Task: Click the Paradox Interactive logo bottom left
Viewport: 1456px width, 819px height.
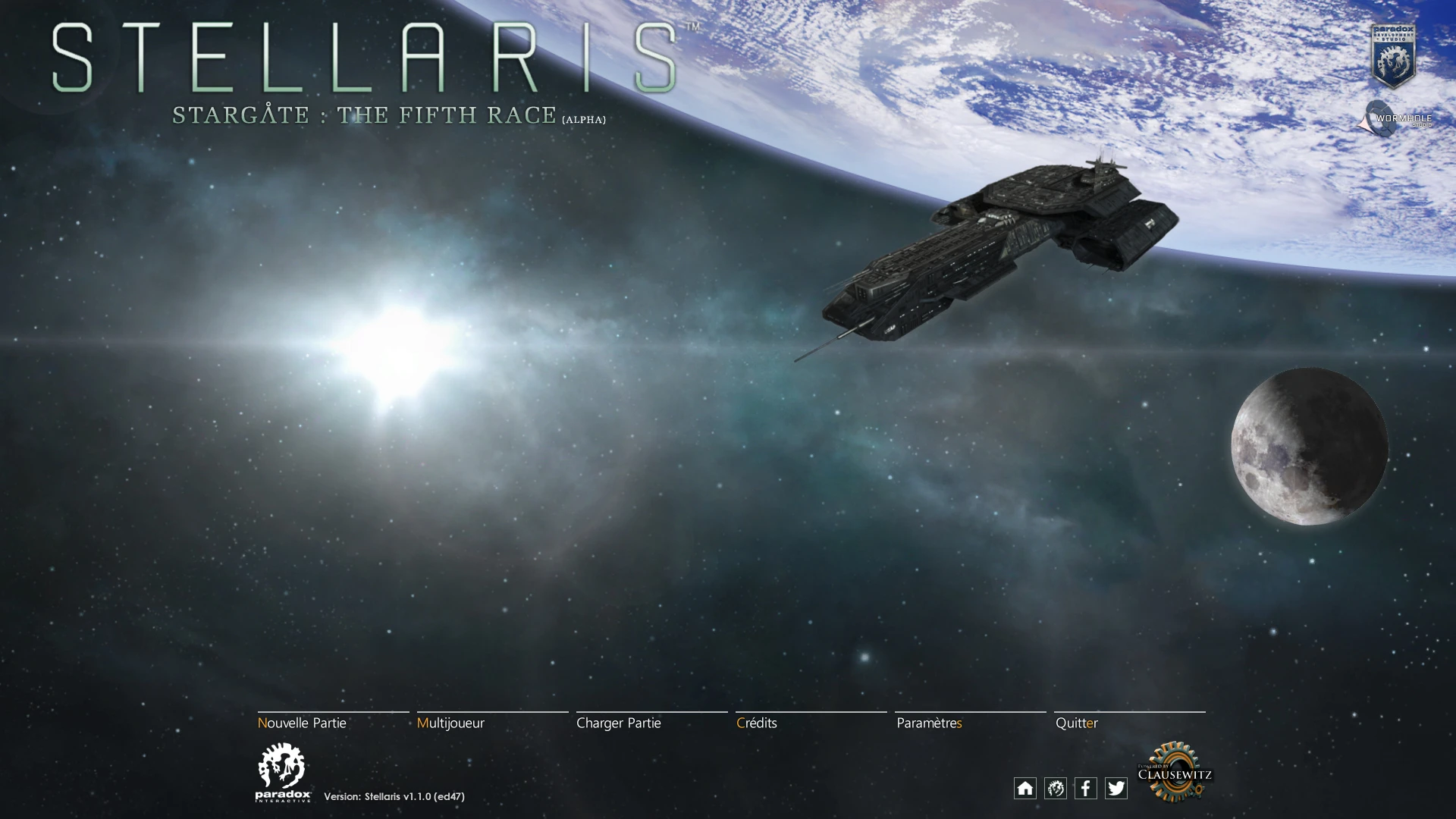Action: click(284, 772)
